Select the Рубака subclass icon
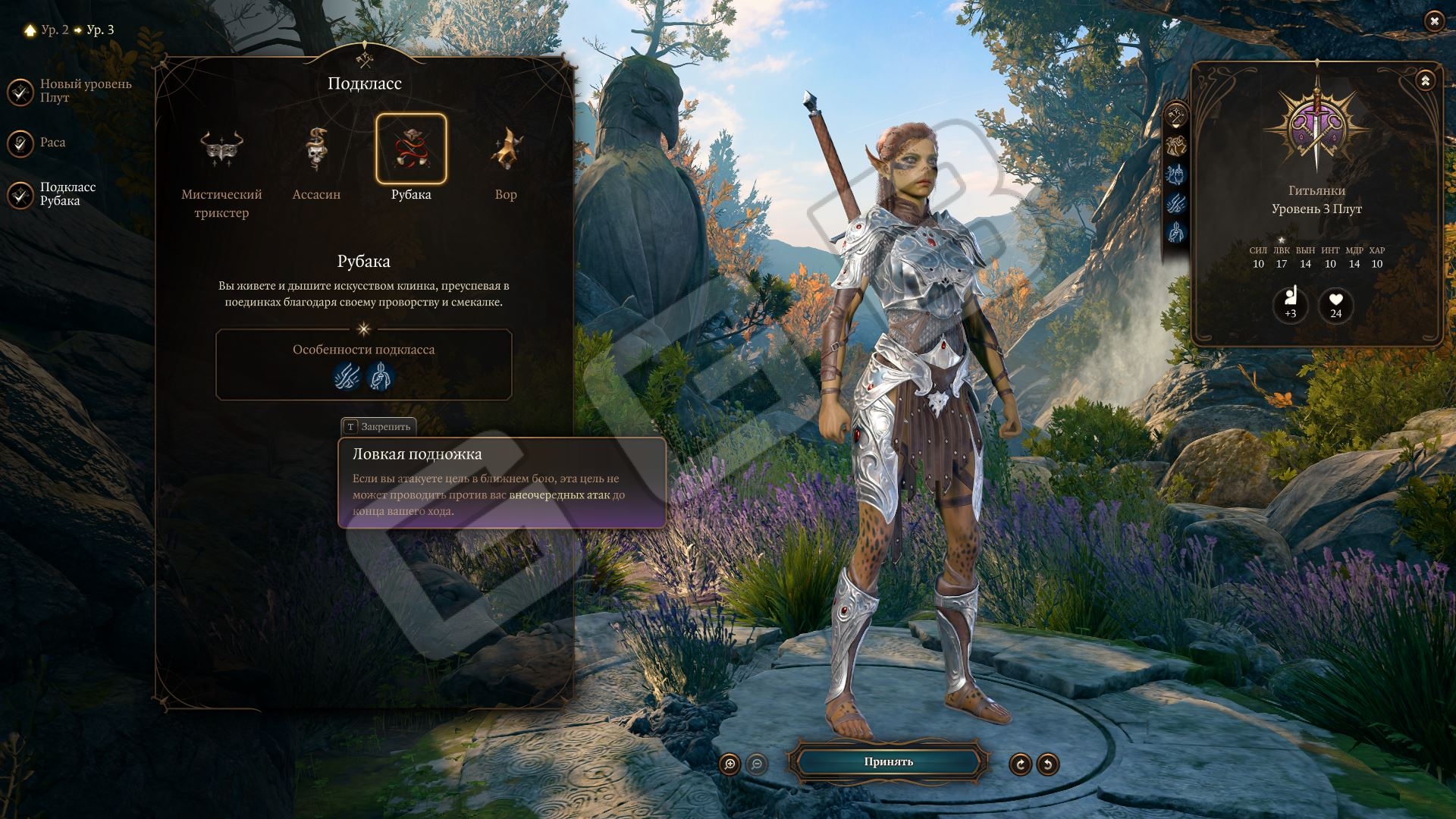The height and width of the screenshot is (819, 1456). pyautogui.click(x=411, y=149)
